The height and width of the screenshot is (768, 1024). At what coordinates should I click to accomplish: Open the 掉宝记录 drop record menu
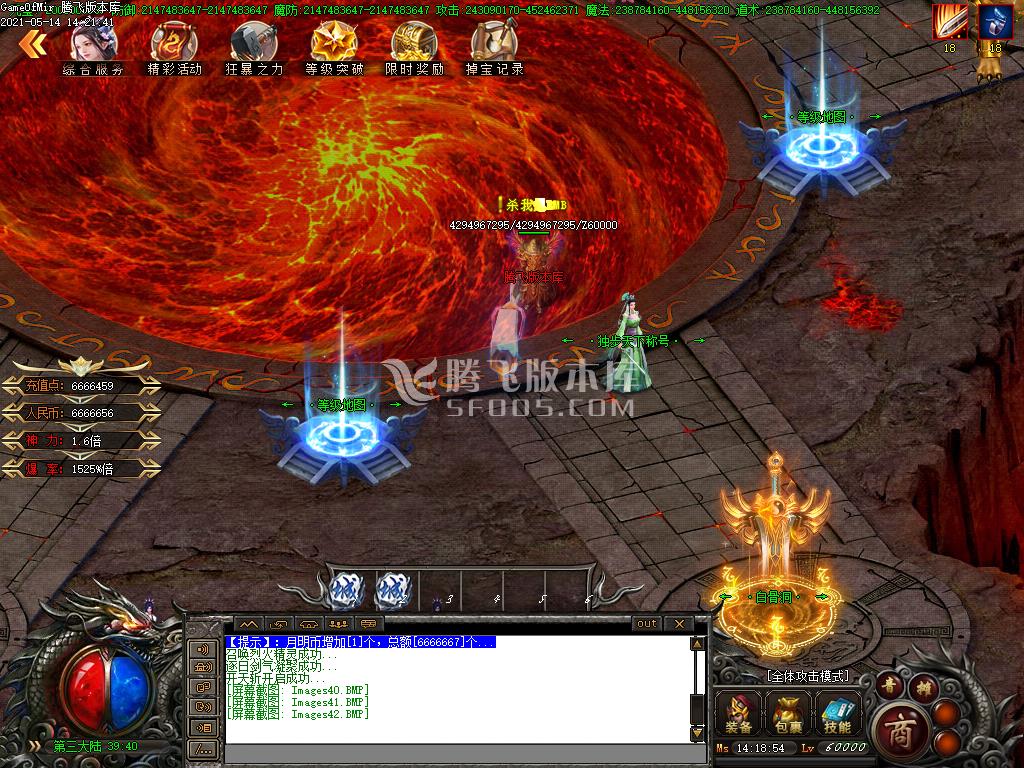[x=494, y=48]
